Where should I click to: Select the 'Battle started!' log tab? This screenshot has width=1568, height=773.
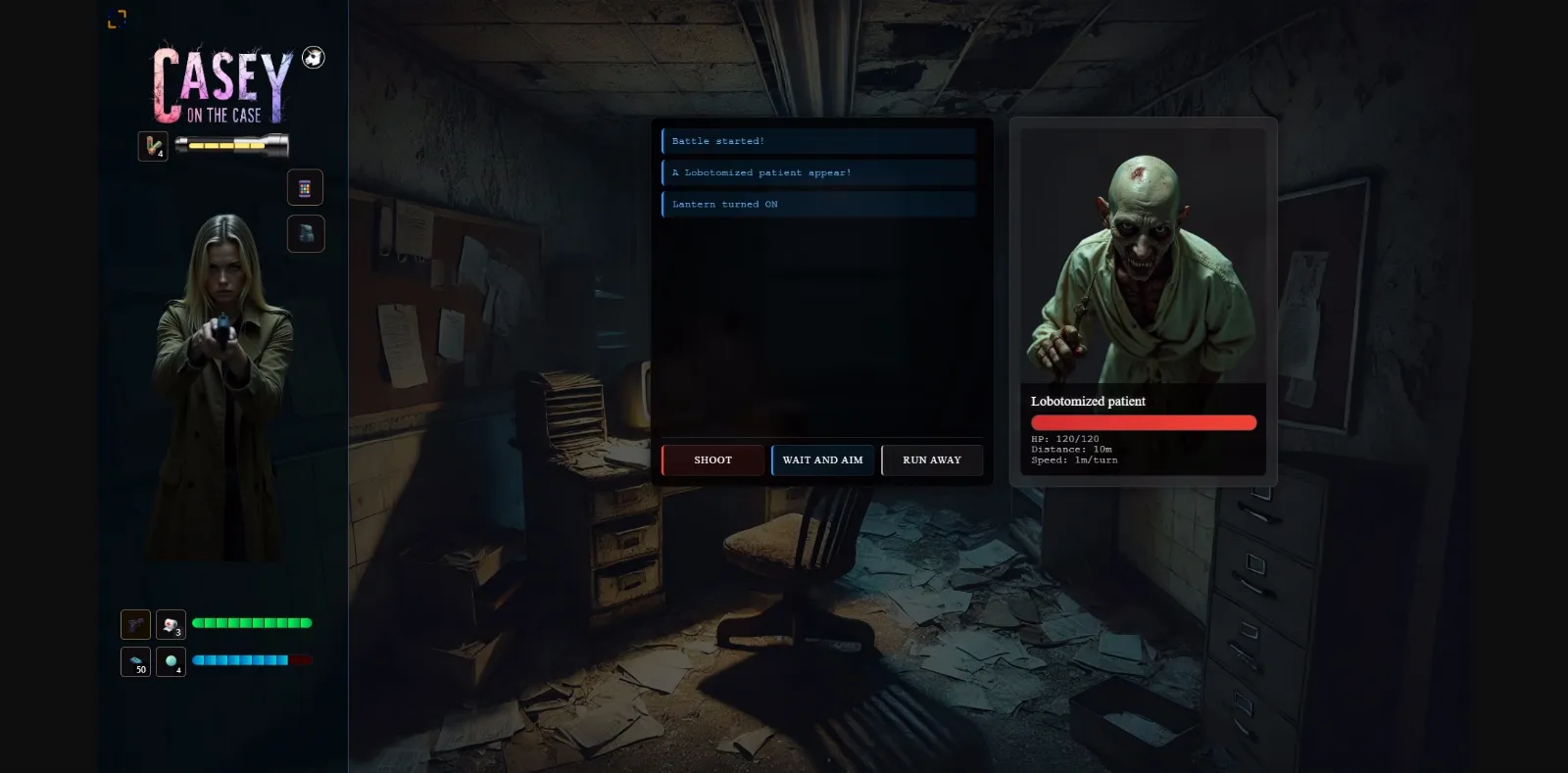[819, 140]
